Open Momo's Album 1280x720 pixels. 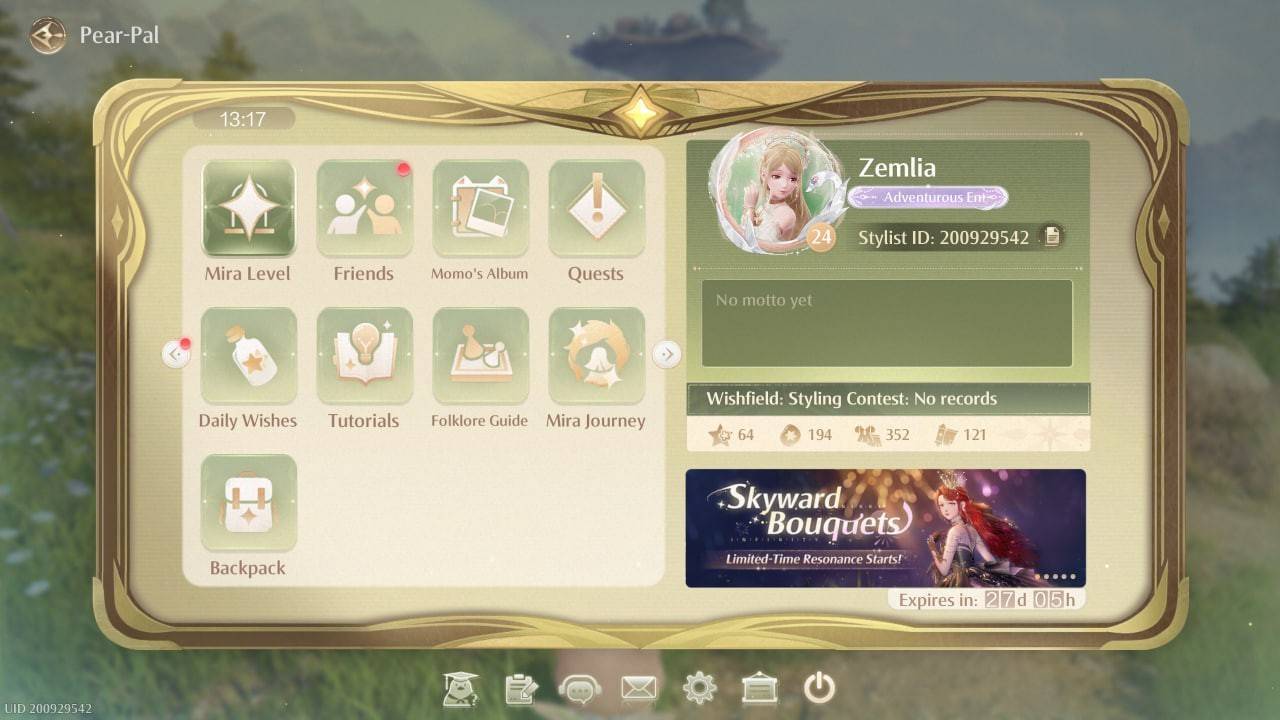480,207
